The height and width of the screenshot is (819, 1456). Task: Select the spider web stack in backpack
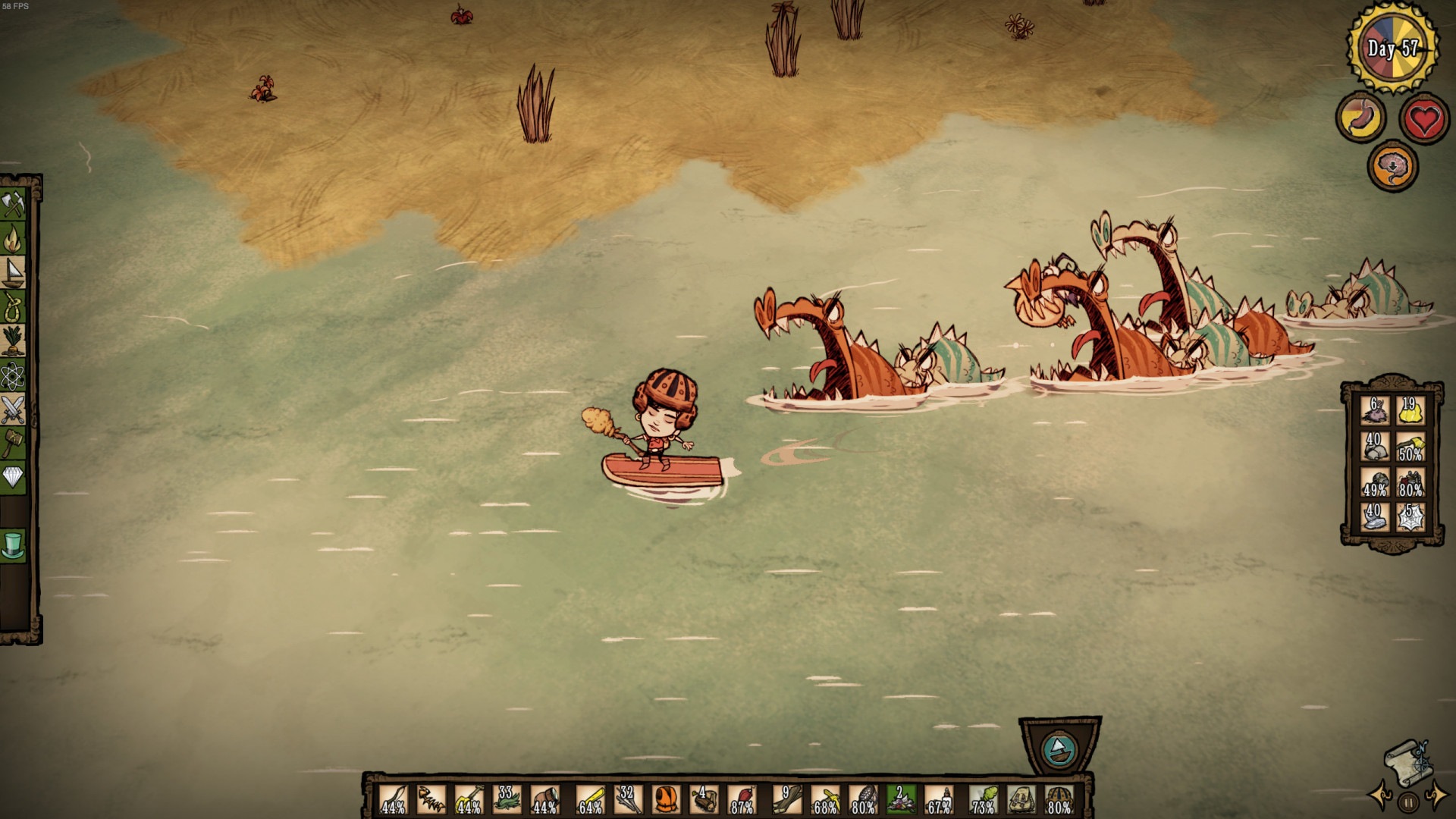pos(1410,517)
